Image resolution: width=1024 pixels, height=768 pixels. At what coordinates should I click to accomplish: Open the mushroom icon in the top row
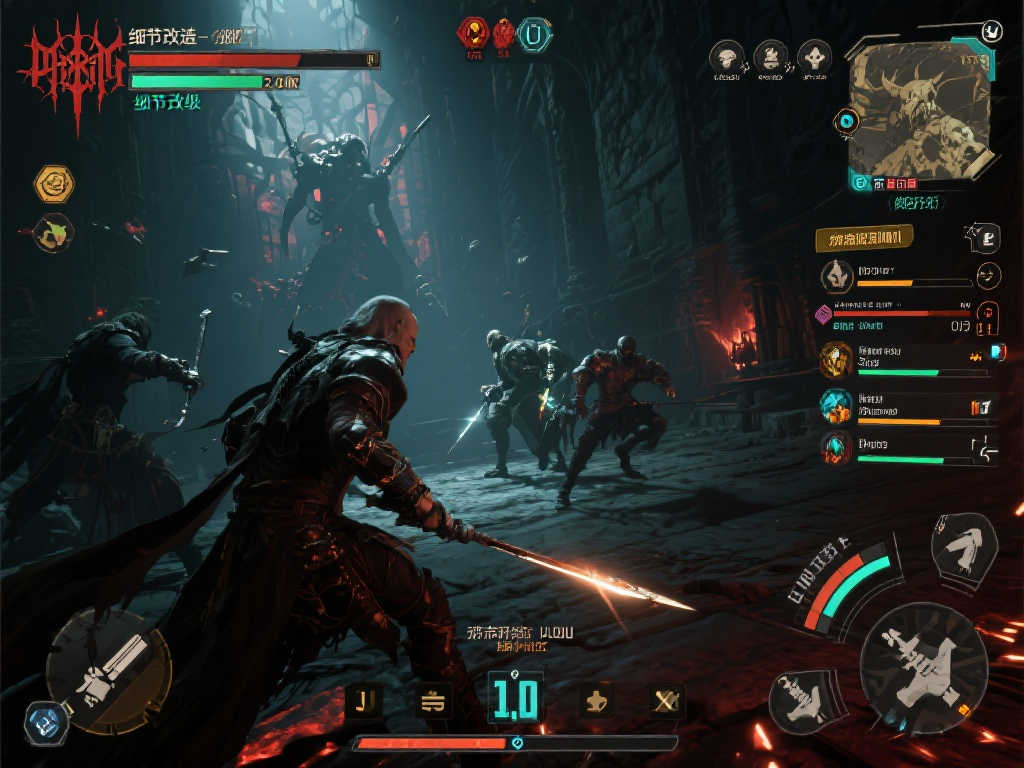pyautogui.click(x=727, y=56)
